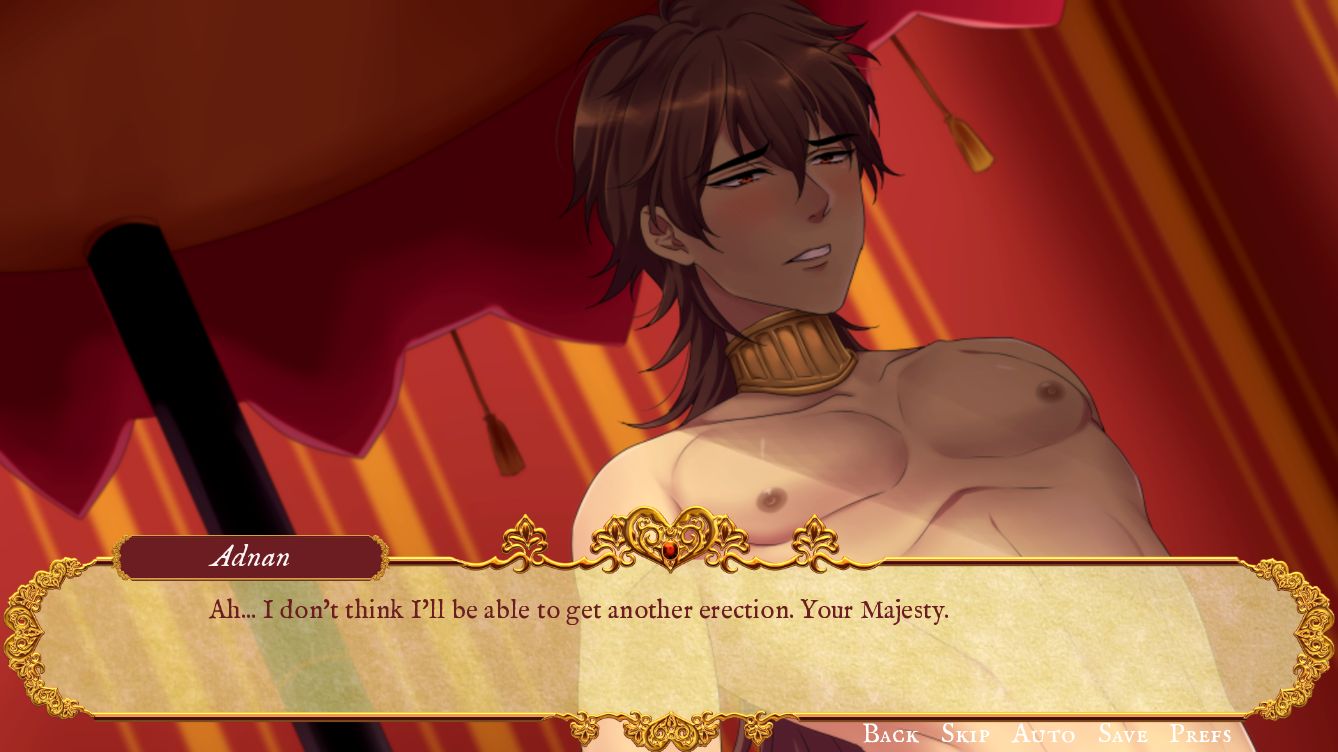Activate the Skip button
The height and width of the screenshot is (752, 1338).
pos(965,734)
